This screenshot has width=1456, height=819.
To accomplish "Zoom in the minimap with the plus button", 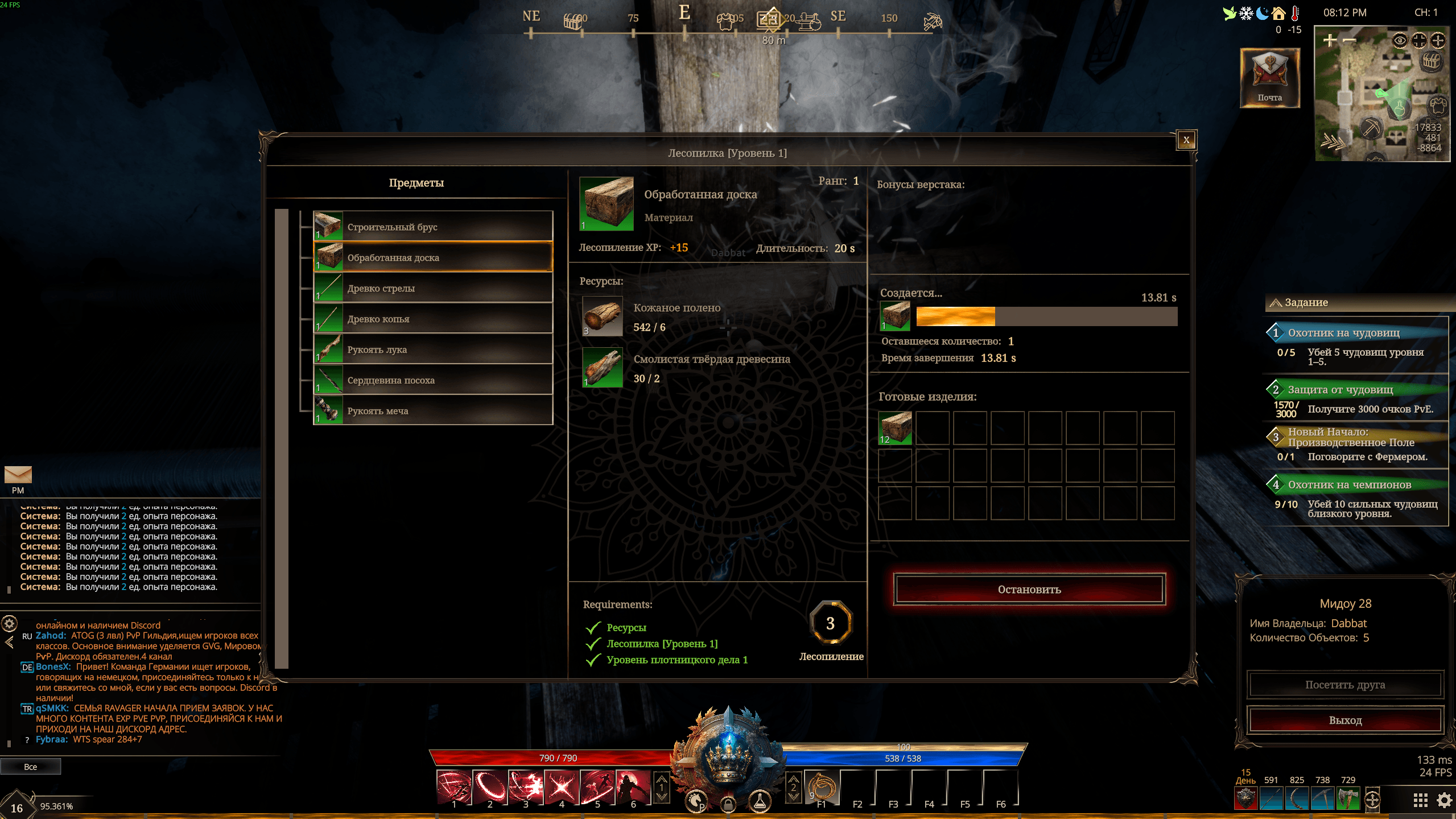I will coord(1329,40).
